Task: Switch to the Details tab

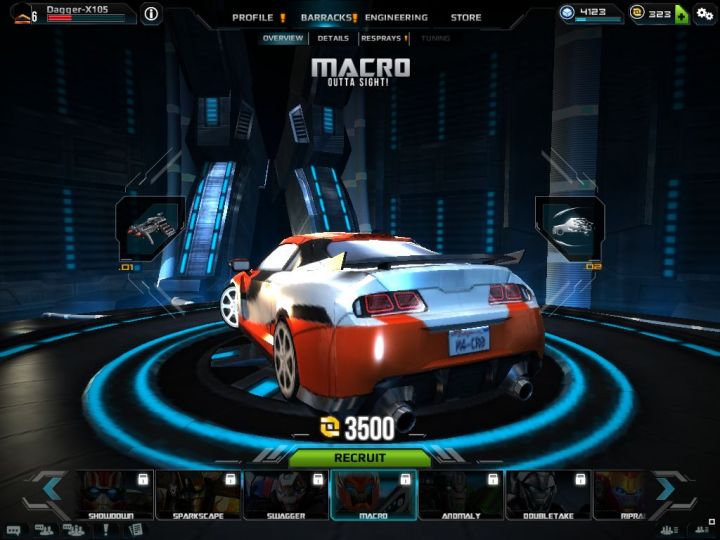Action: pyautogui.click(x=333, y=38)
